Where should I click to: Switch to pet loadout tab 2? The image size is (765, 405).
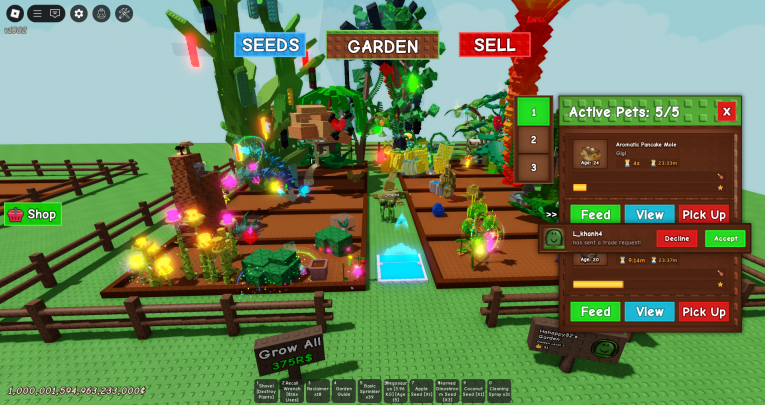[x=534, y=140]
